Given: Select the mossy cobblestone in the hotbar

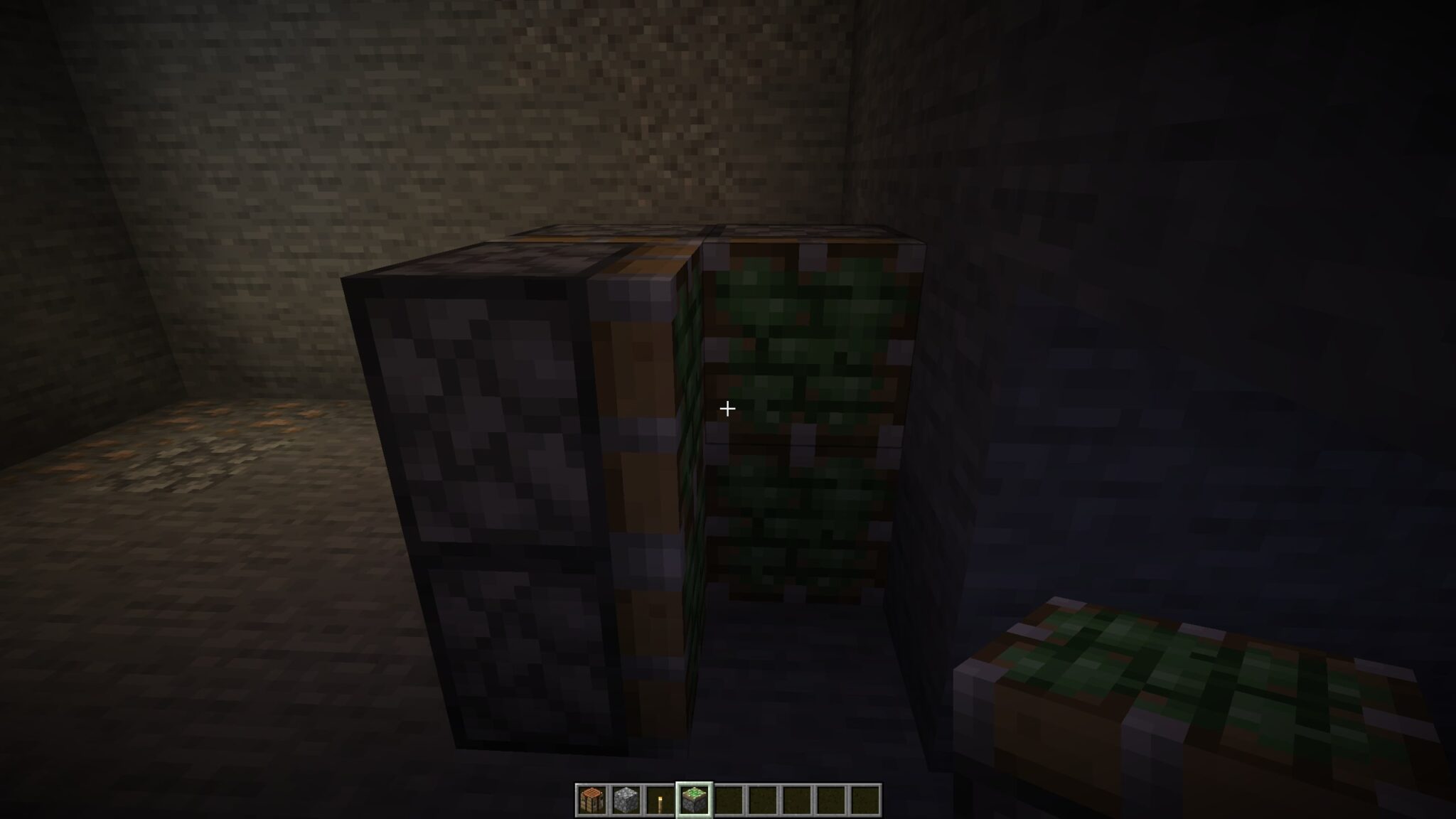Looking at the screenshot, I should coord(695,799).
